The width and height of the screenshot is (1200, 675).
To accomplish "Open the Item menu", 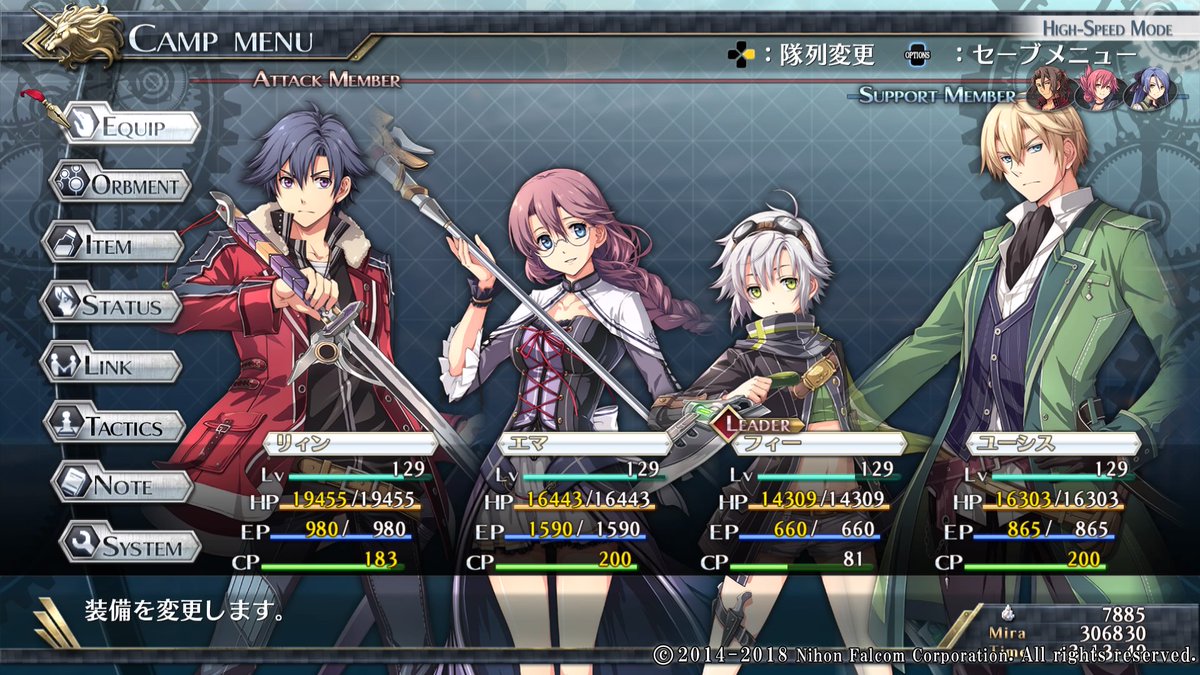I will click(x=114, y=245).
